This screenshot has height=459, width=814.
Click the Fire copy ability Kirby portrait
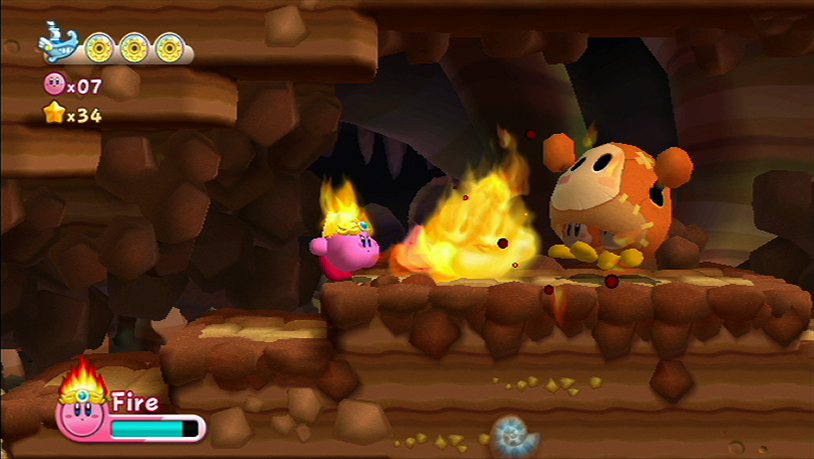(x=81, y=409)
